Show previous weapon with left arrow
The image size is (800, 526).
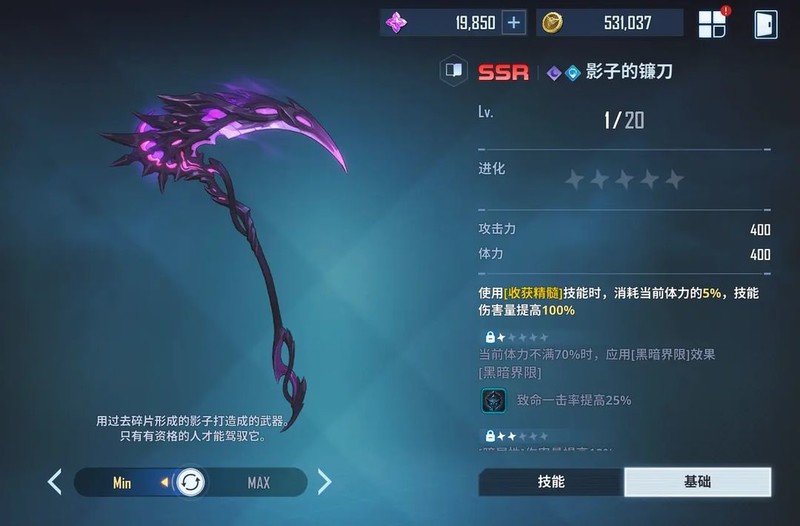click(55, 482)
